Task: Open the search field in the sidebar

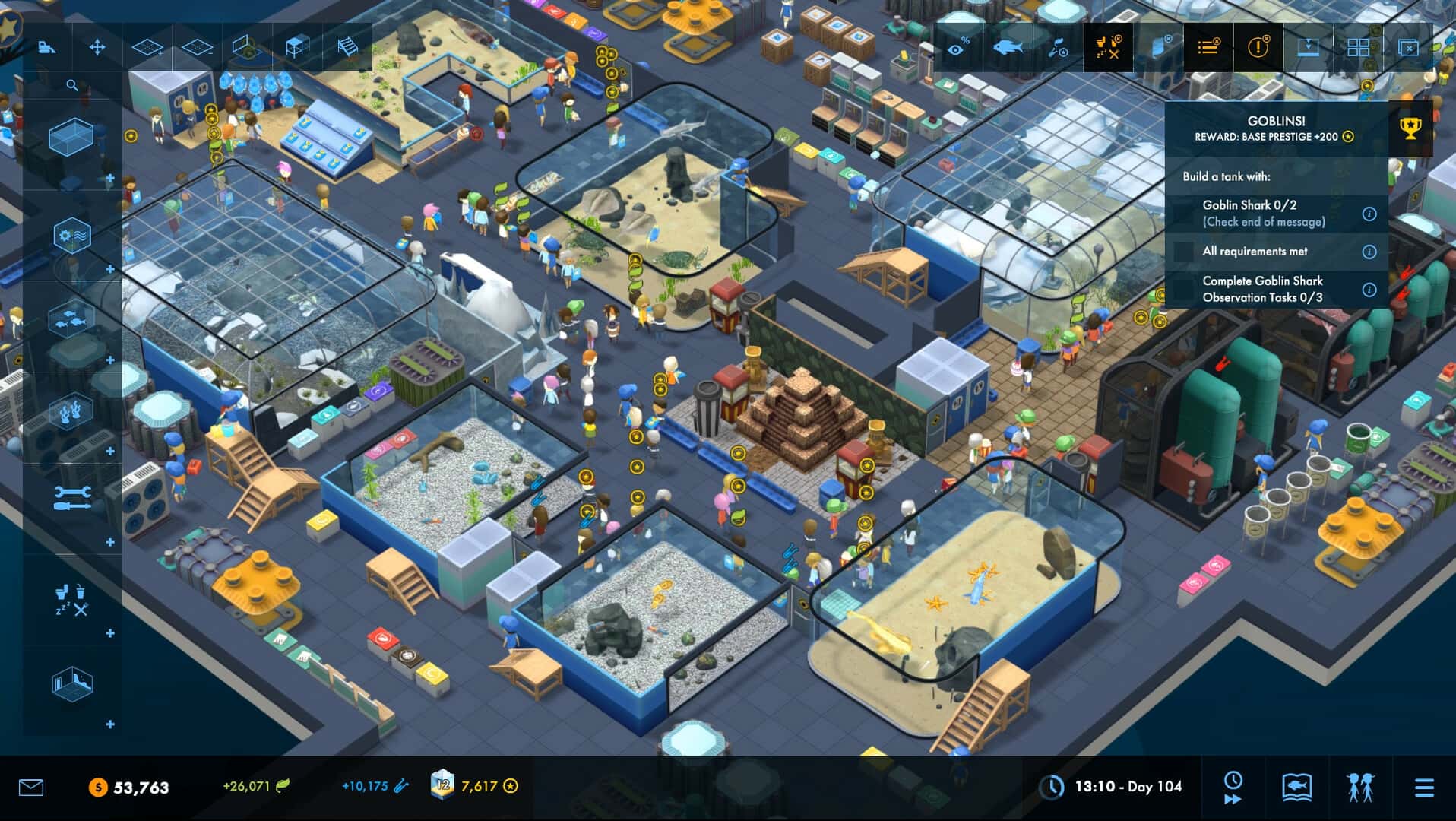Action: pyautogui.click(x=71, y=84)
